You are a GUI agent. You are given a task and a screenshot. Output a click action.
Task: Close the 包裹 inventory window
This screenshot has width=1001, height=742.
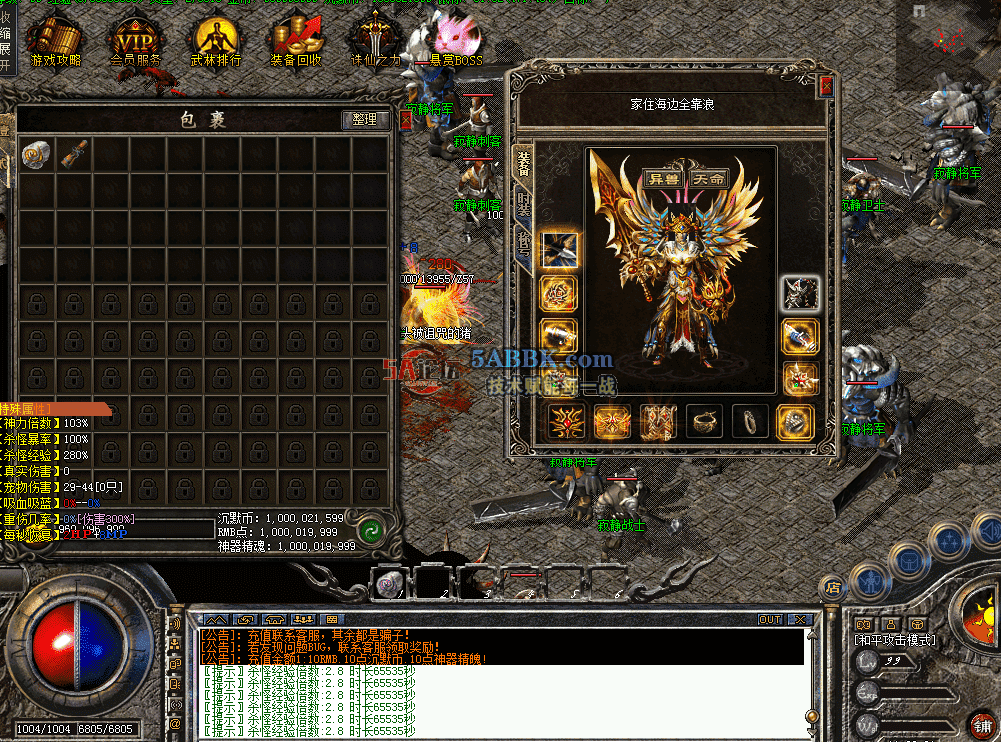click(x=405, y=120)
